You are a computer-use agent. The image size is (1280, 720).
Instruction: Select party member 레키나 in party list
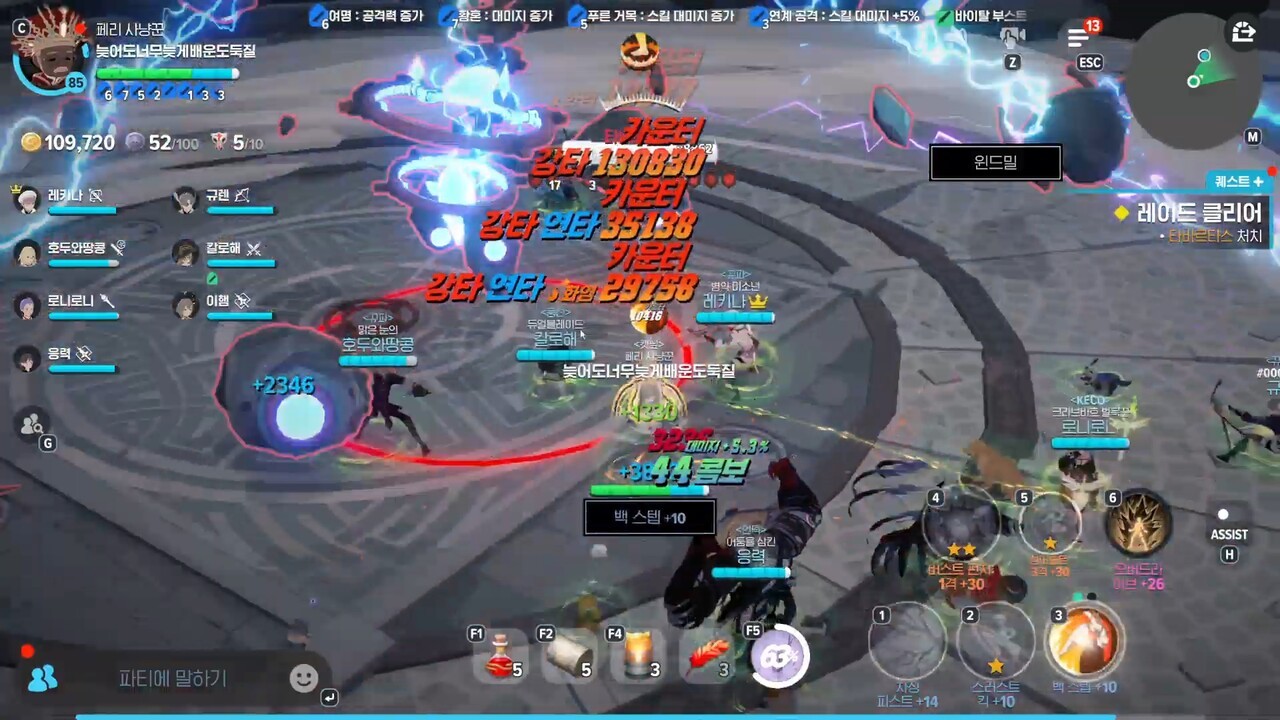click(x=70, y=197)
